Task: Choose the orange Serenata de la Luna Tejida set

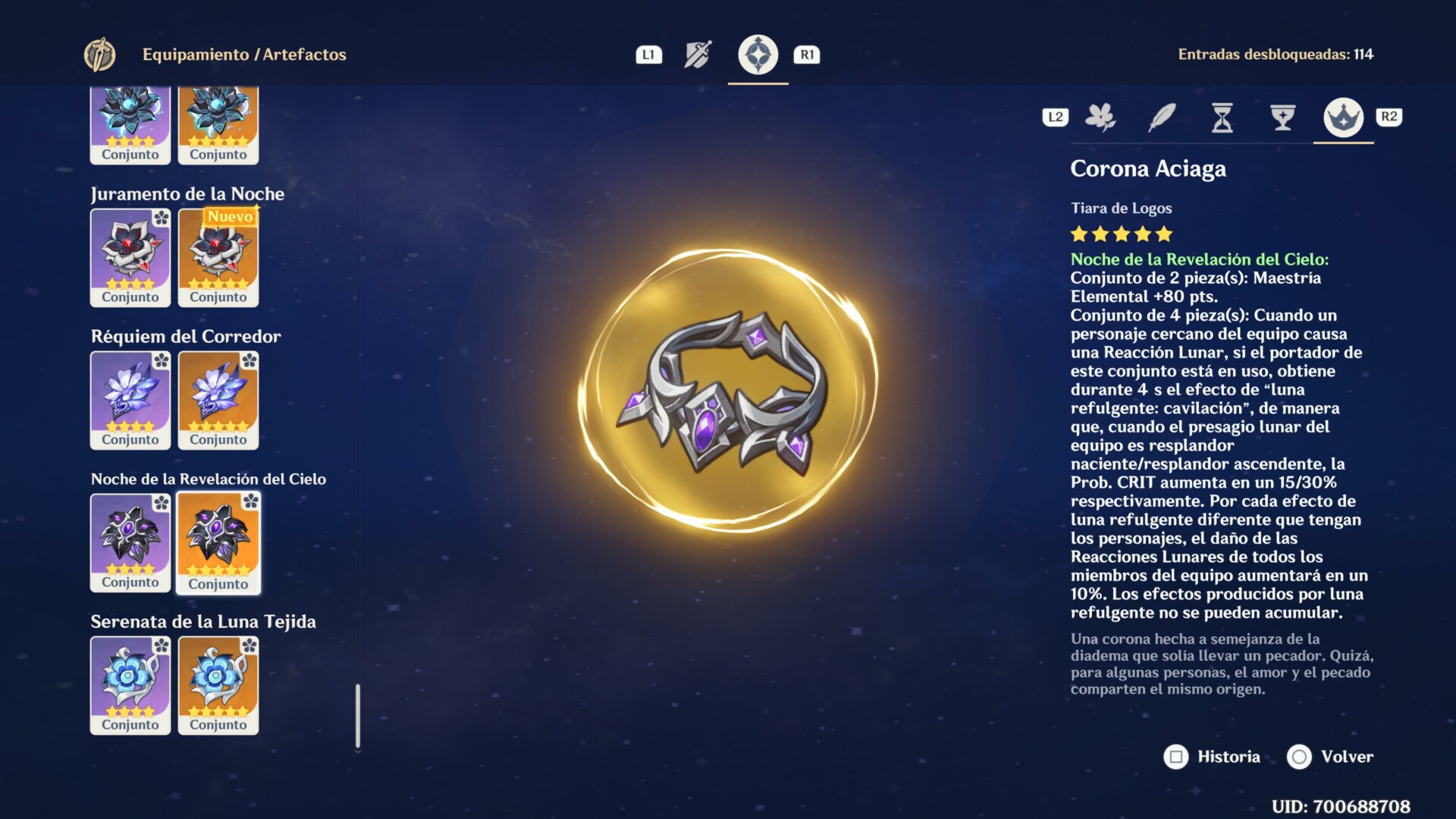Action: (218, 685)
